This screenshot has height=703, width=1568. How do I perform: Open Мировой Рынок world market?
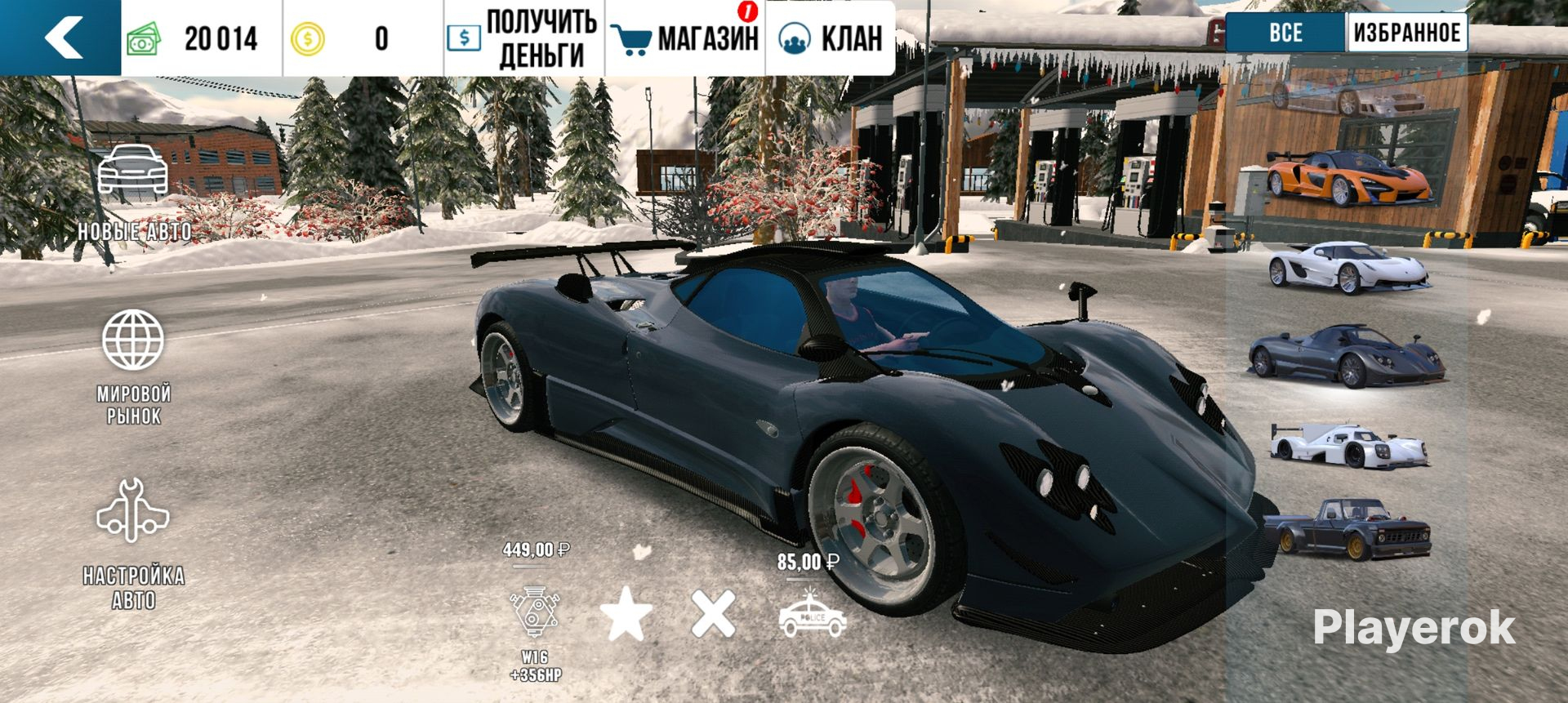click(133, 367)
